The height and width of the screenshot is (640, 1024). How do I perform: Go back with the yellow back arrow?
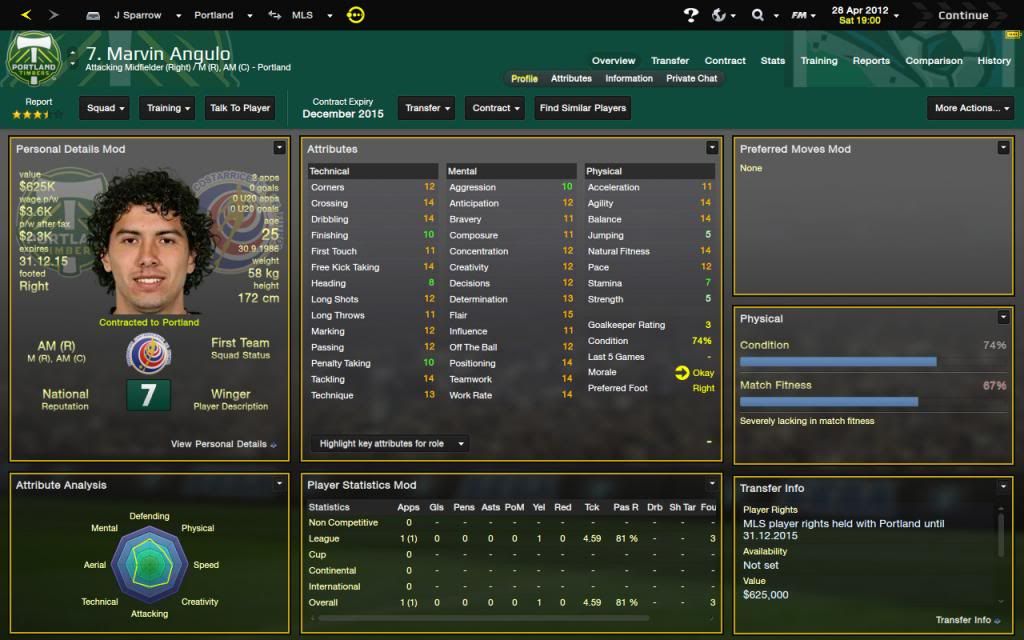pyautogui.click(x=26, y=15)
